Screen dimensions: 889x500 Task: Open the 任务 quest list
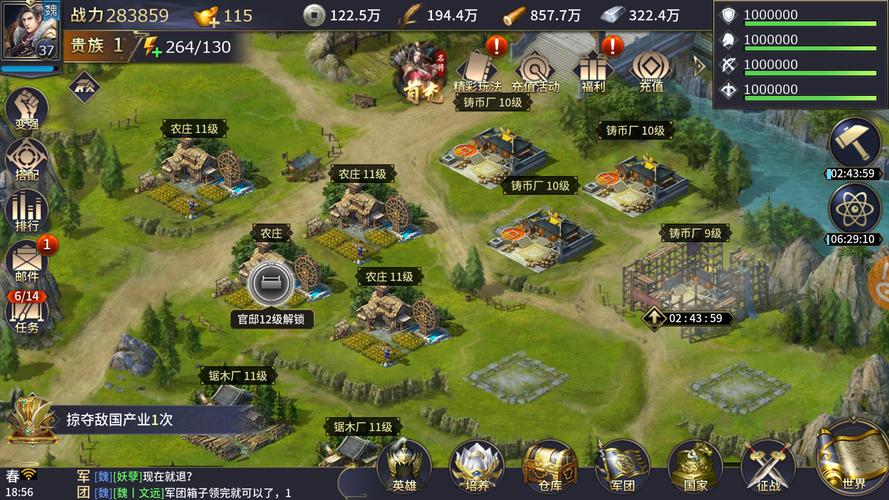(x=26, y=312)
